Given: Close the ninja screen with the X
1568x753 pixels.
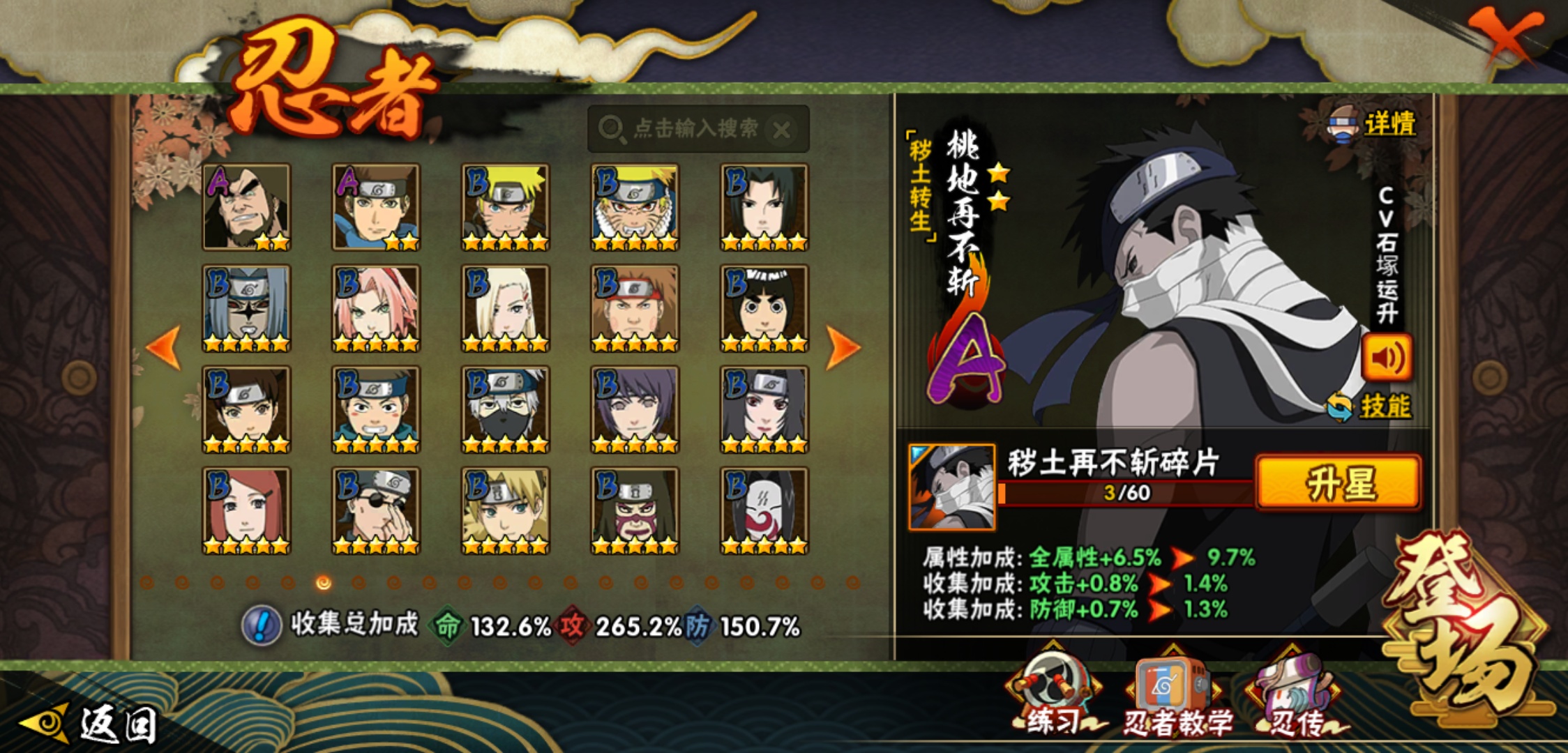Looking at the screenshot, I should click(x=1507, y=35).
